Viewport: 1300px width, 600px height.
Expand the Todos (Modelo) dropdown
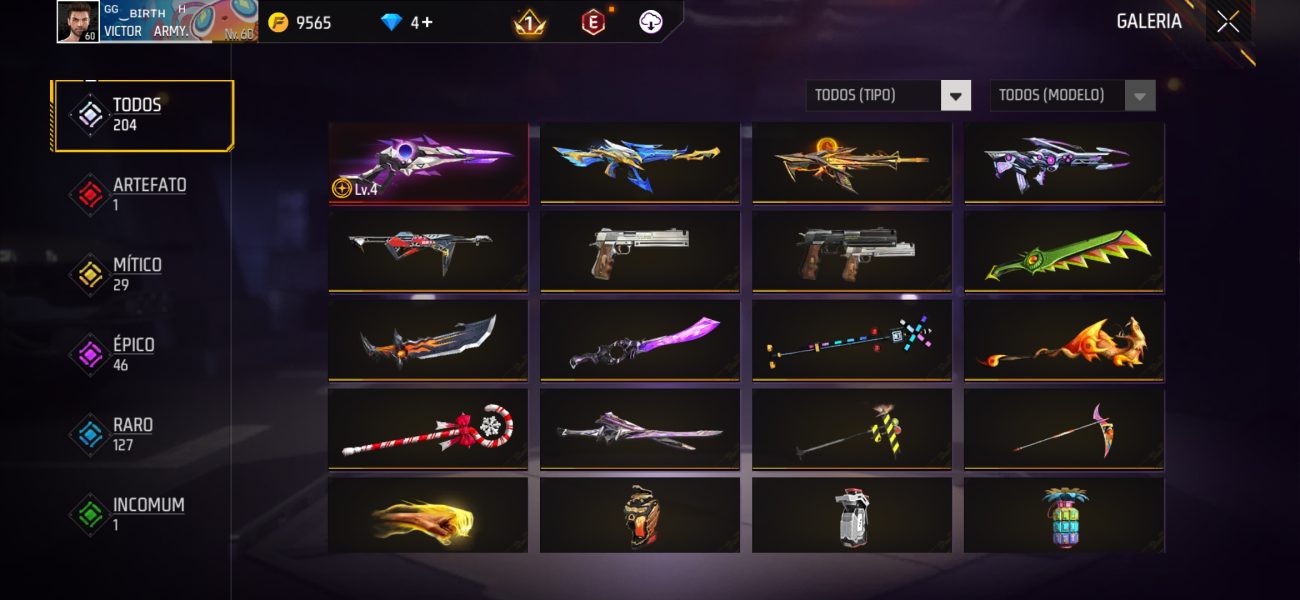1072,96
